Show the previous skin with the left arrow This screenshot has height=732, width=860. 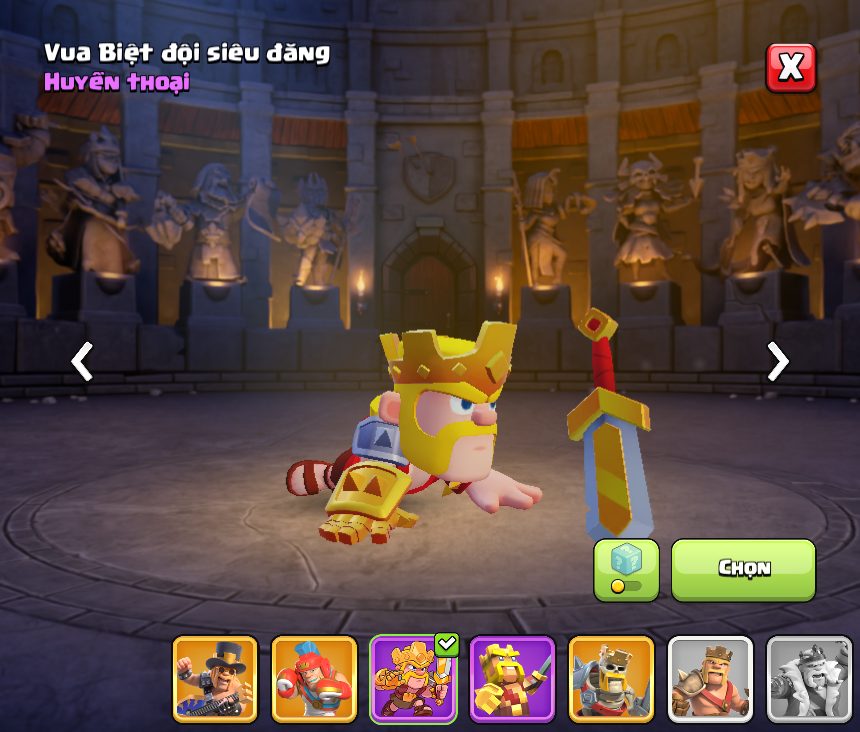point(82,361)
